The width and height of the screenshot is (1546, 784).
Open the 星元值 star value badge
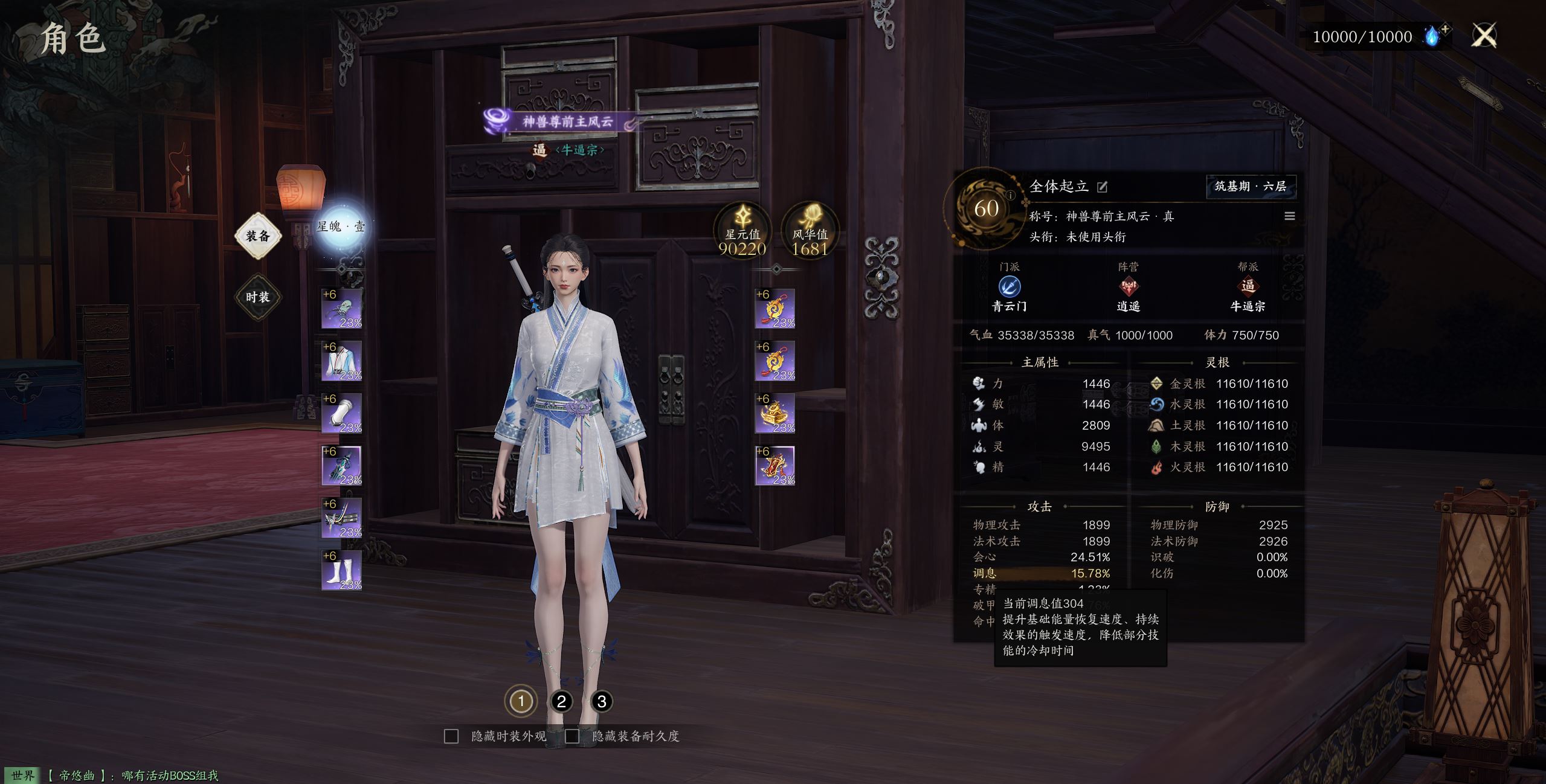click(x=742, y=230)
